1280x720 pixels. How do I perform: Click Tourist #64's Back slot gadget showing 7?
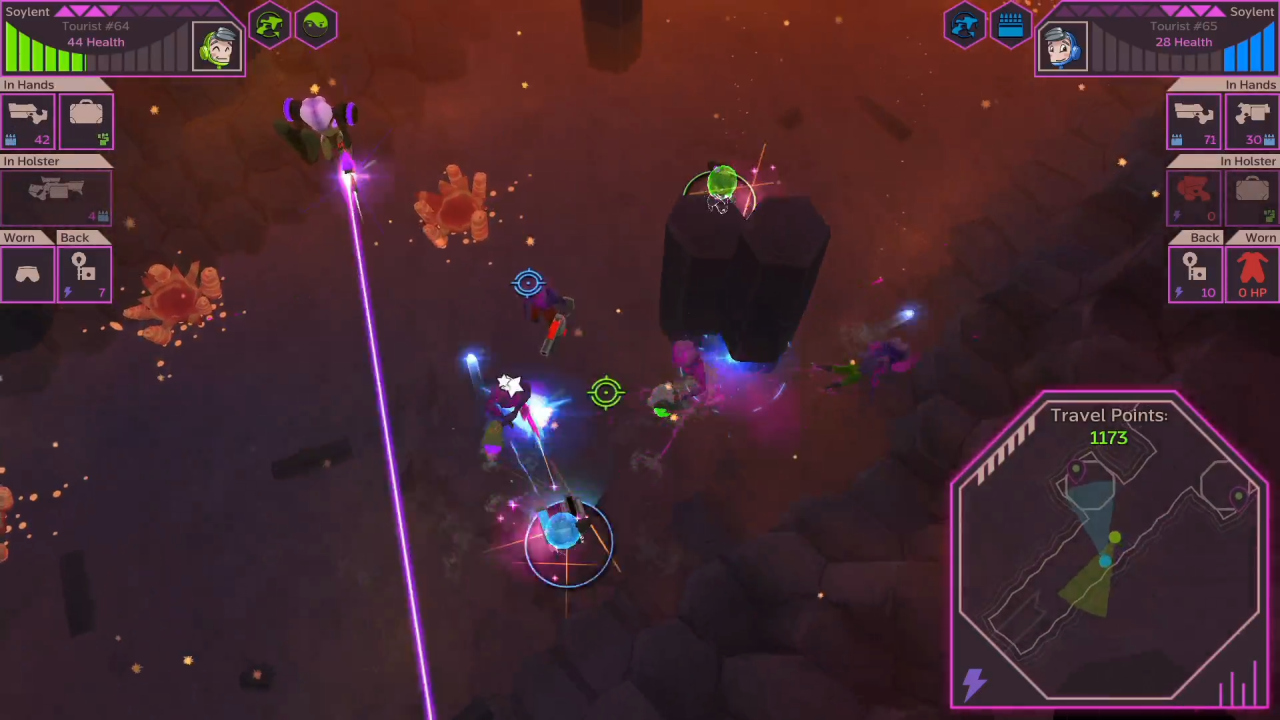85,272
